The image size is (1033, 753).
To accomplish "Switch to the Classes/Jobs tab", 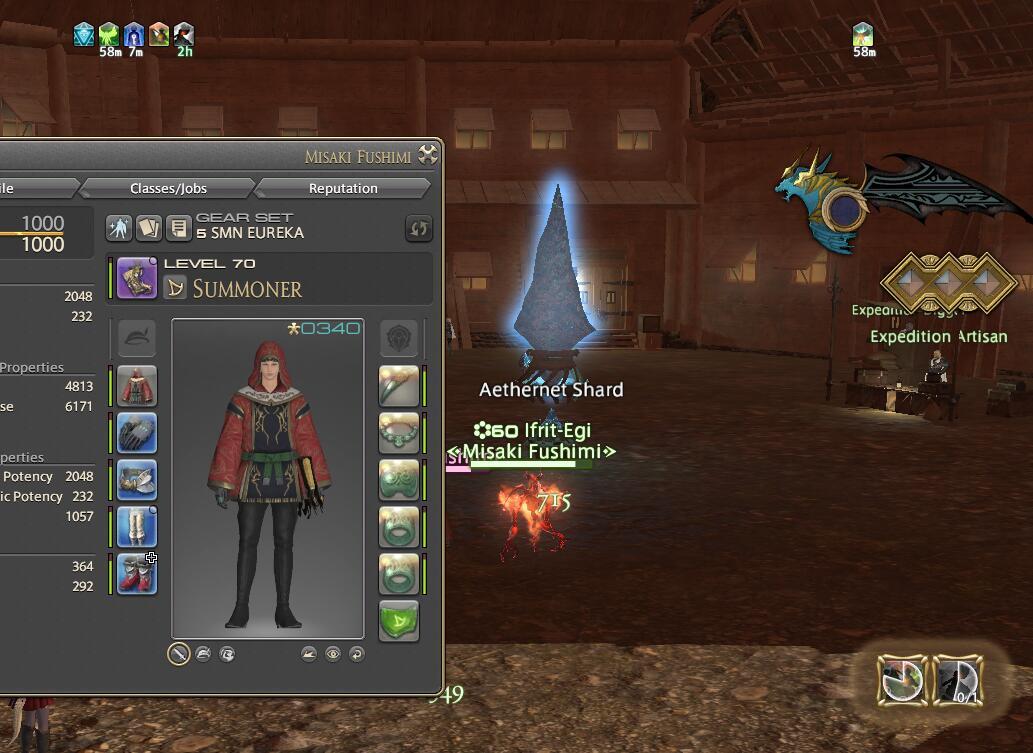I will 168,188.
